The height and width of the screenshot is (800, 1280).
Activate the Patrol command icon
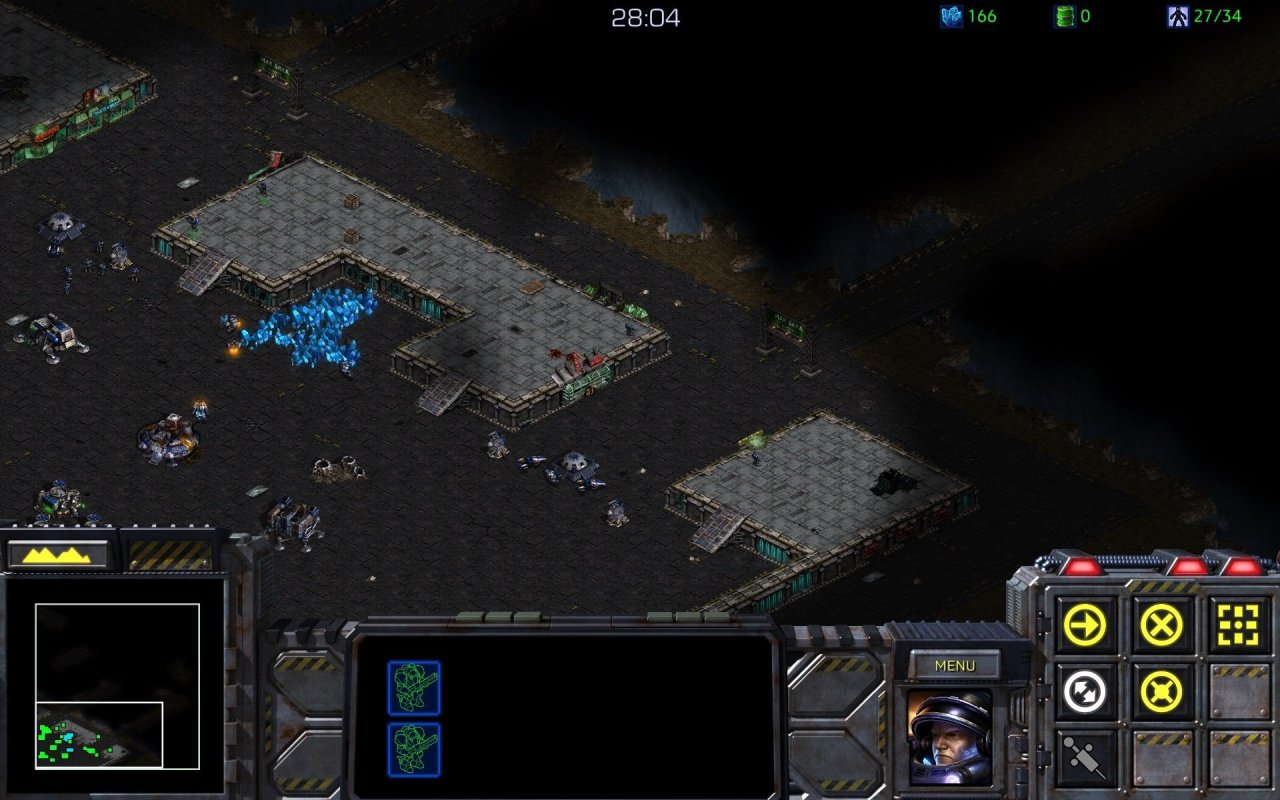[x=1083, y=689]
